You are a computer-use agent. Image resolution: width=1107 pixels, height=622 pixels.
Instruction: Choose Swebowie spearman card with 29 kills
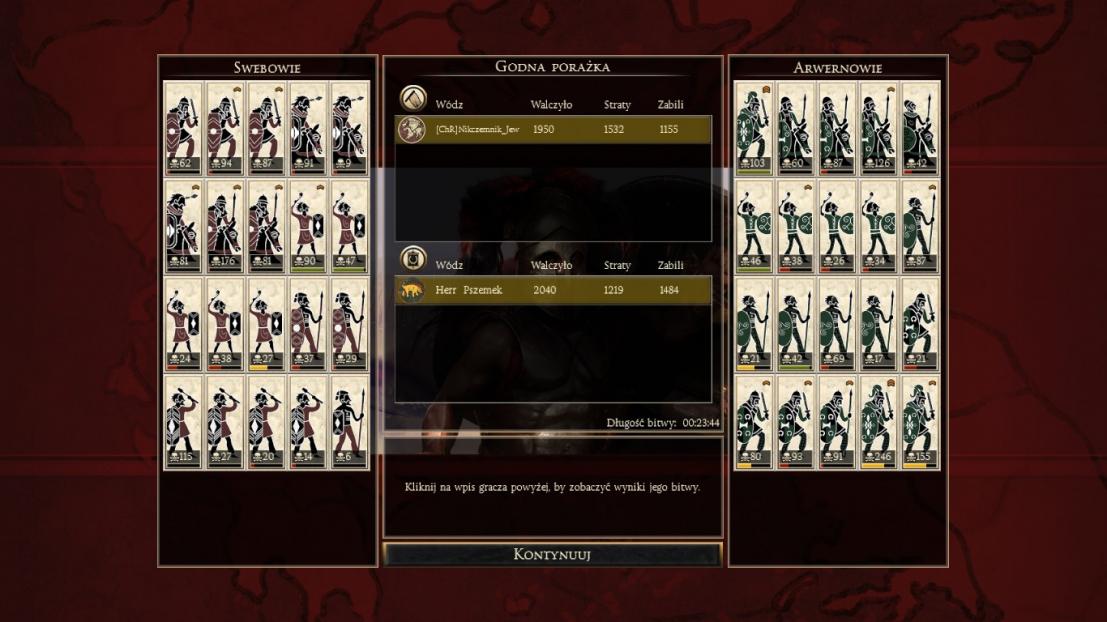point(349,324)
